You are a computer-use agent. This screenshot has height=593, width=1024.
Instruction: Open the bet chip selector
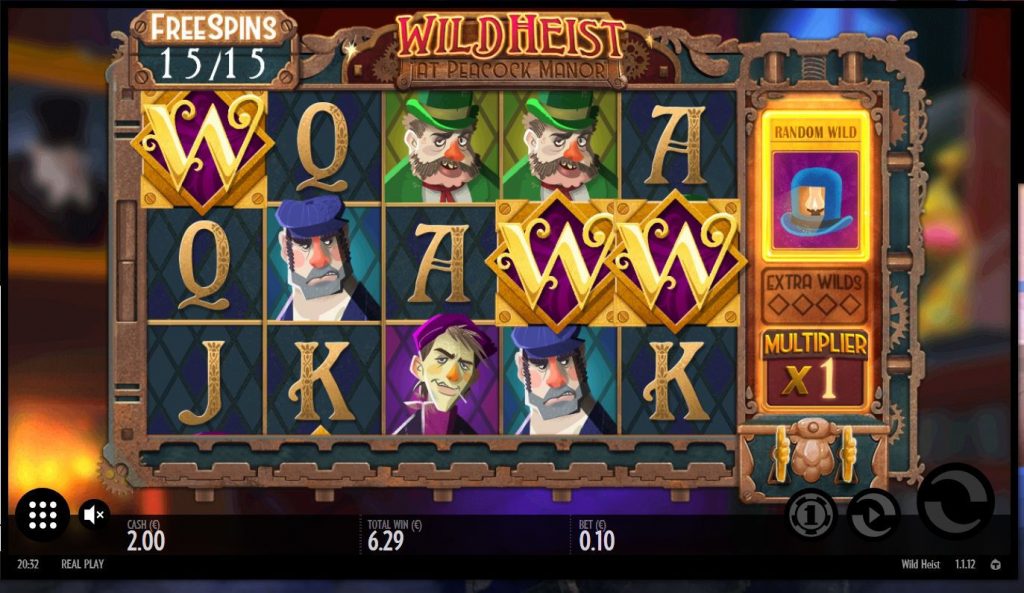point(811,514)
